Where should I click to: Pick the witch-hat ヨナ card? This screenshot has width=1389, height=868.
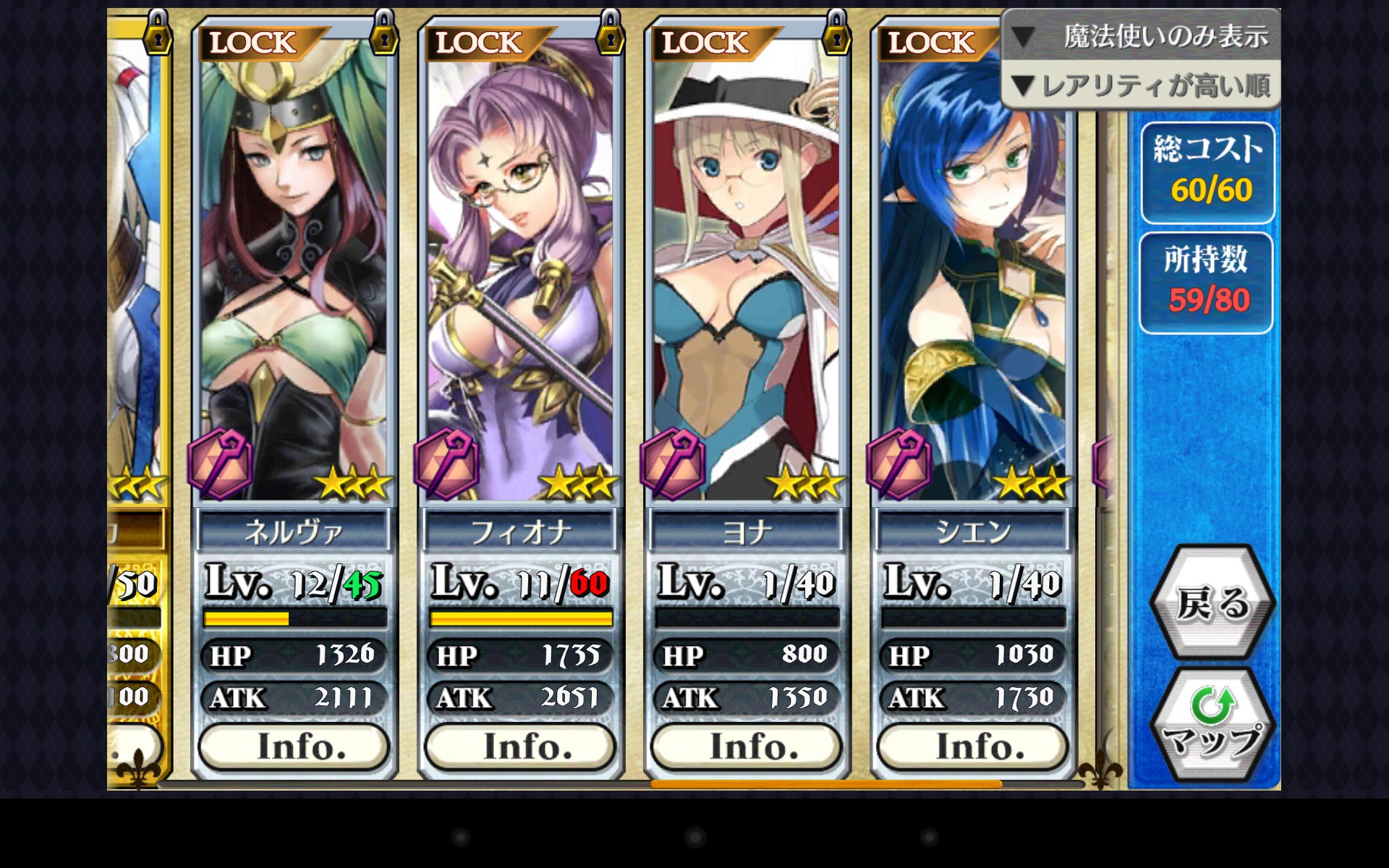coord(747,275)
